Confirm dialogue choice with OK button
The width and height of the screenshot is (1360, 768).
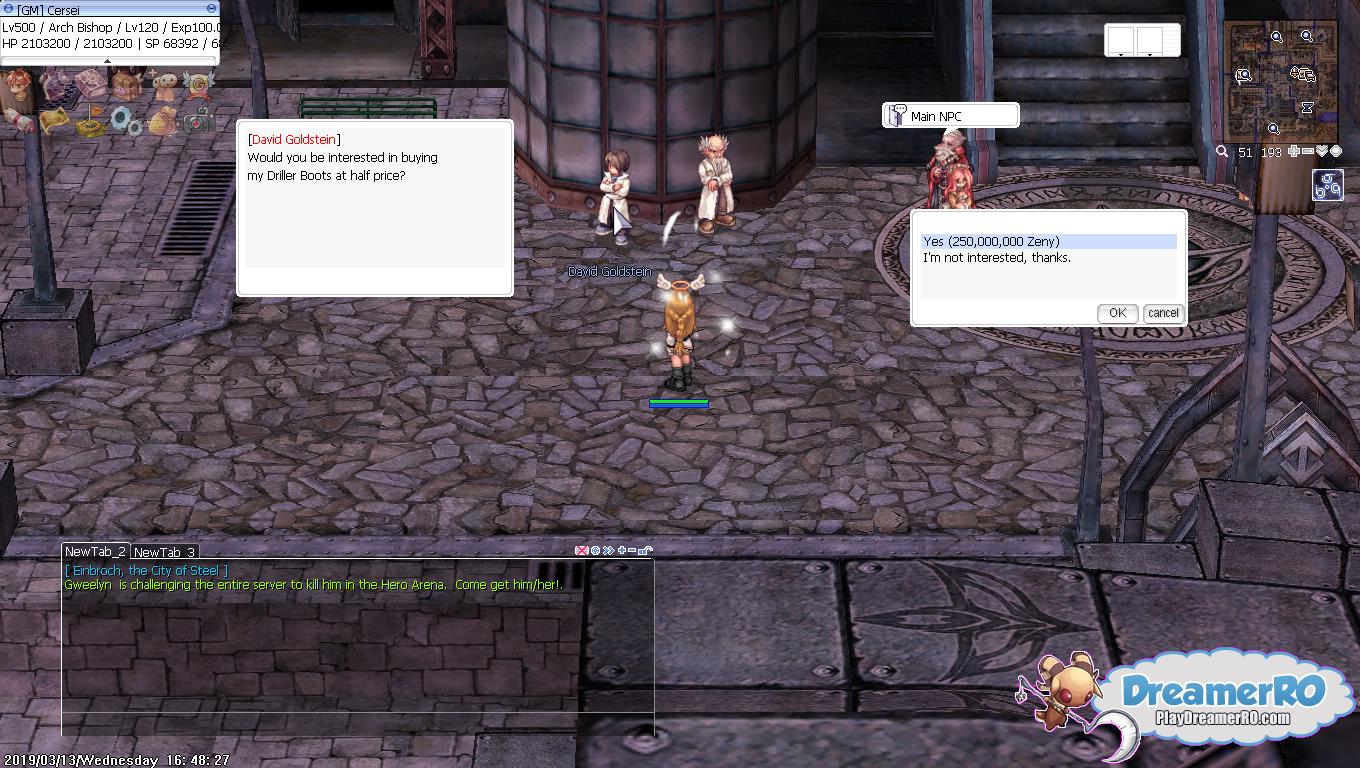(x=1116, y=313)
